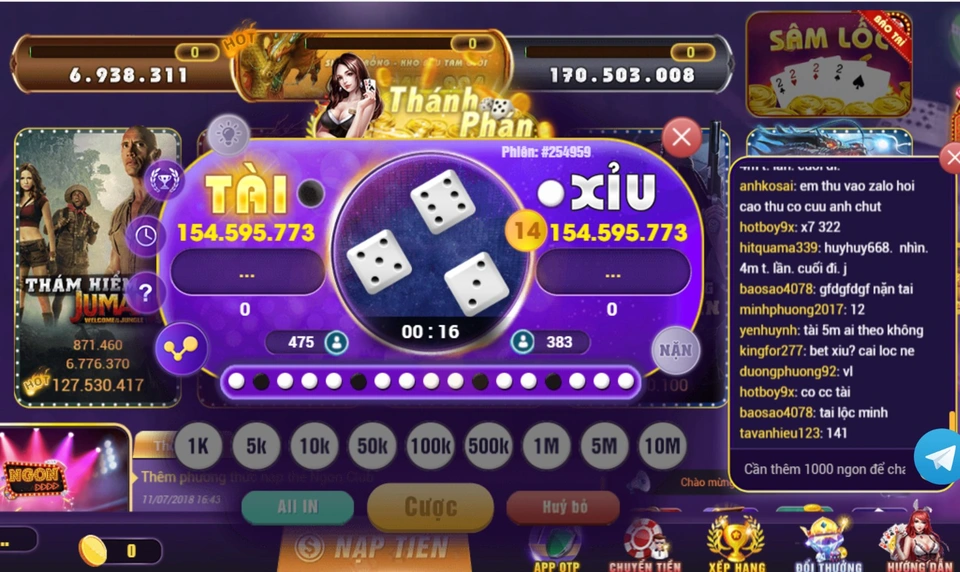Open the question mark help icon
The image size is (960, 572).
(x=146, y=293)
